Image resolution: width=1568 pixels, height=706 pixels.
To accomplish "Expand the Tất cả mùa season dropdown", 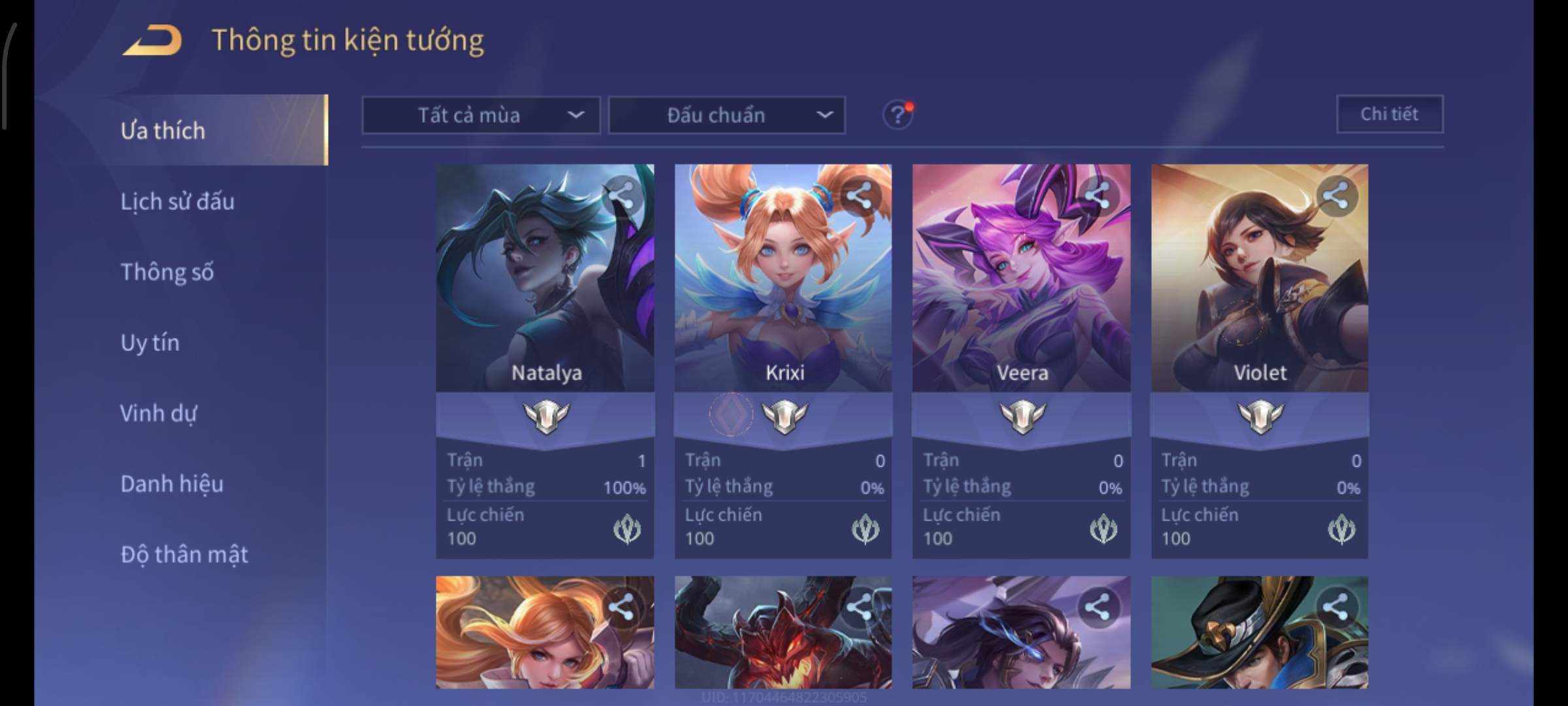I will tap(481, 115).
